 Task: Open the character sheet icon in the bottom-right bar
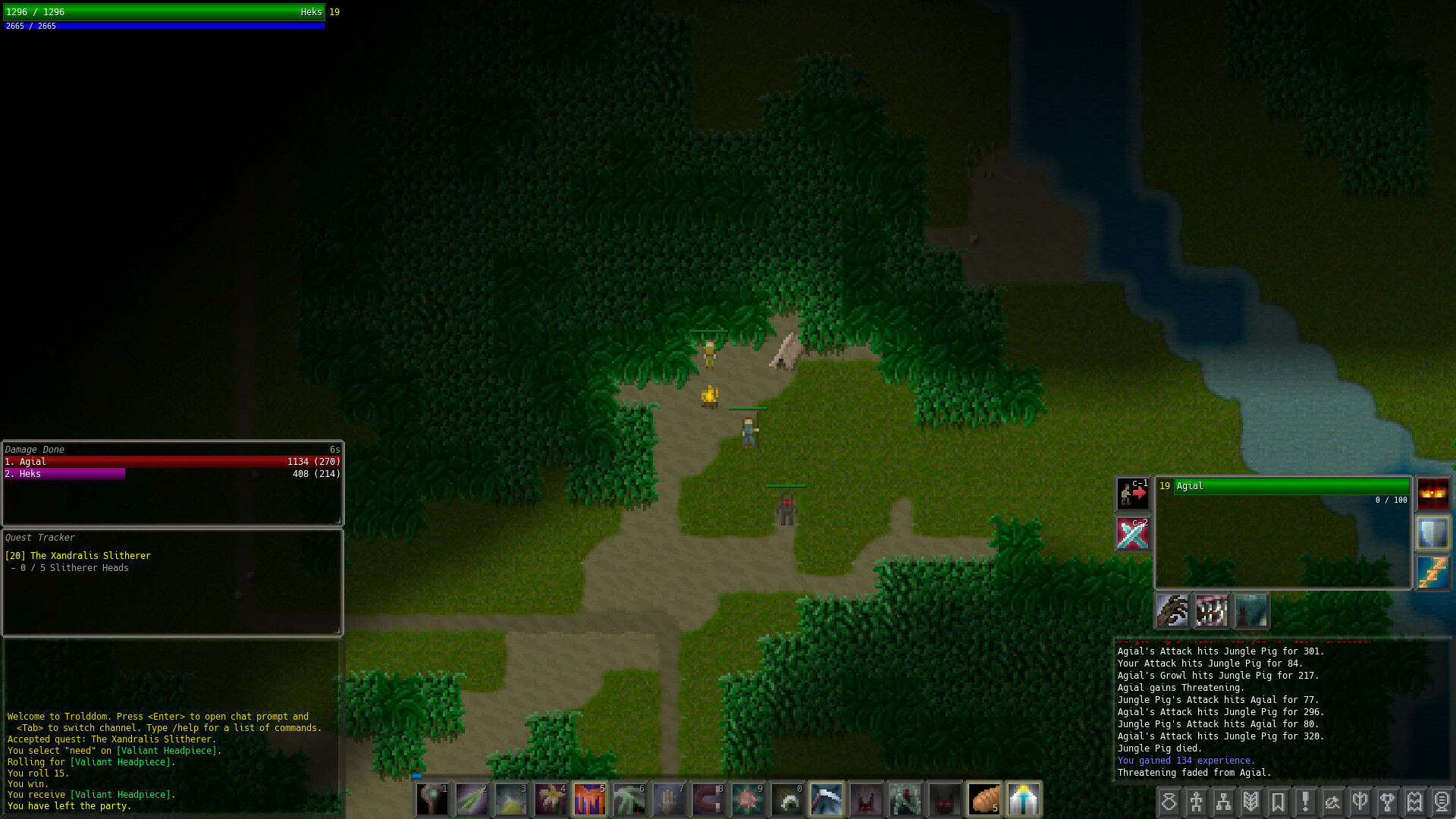click(x=1197, y=800)
